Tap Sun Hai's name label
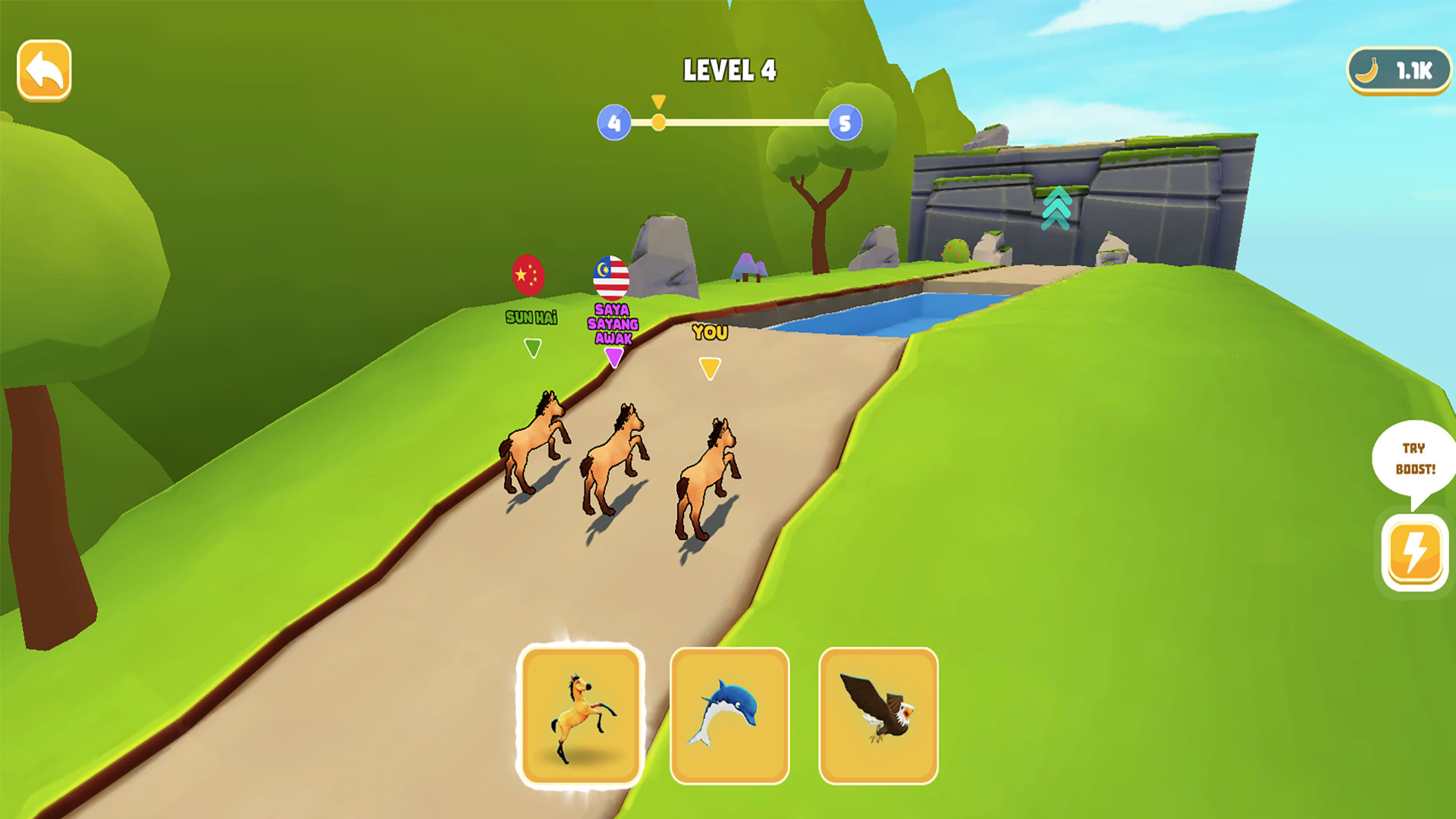This screenshot has height=819, width=1456. (531, 318)
